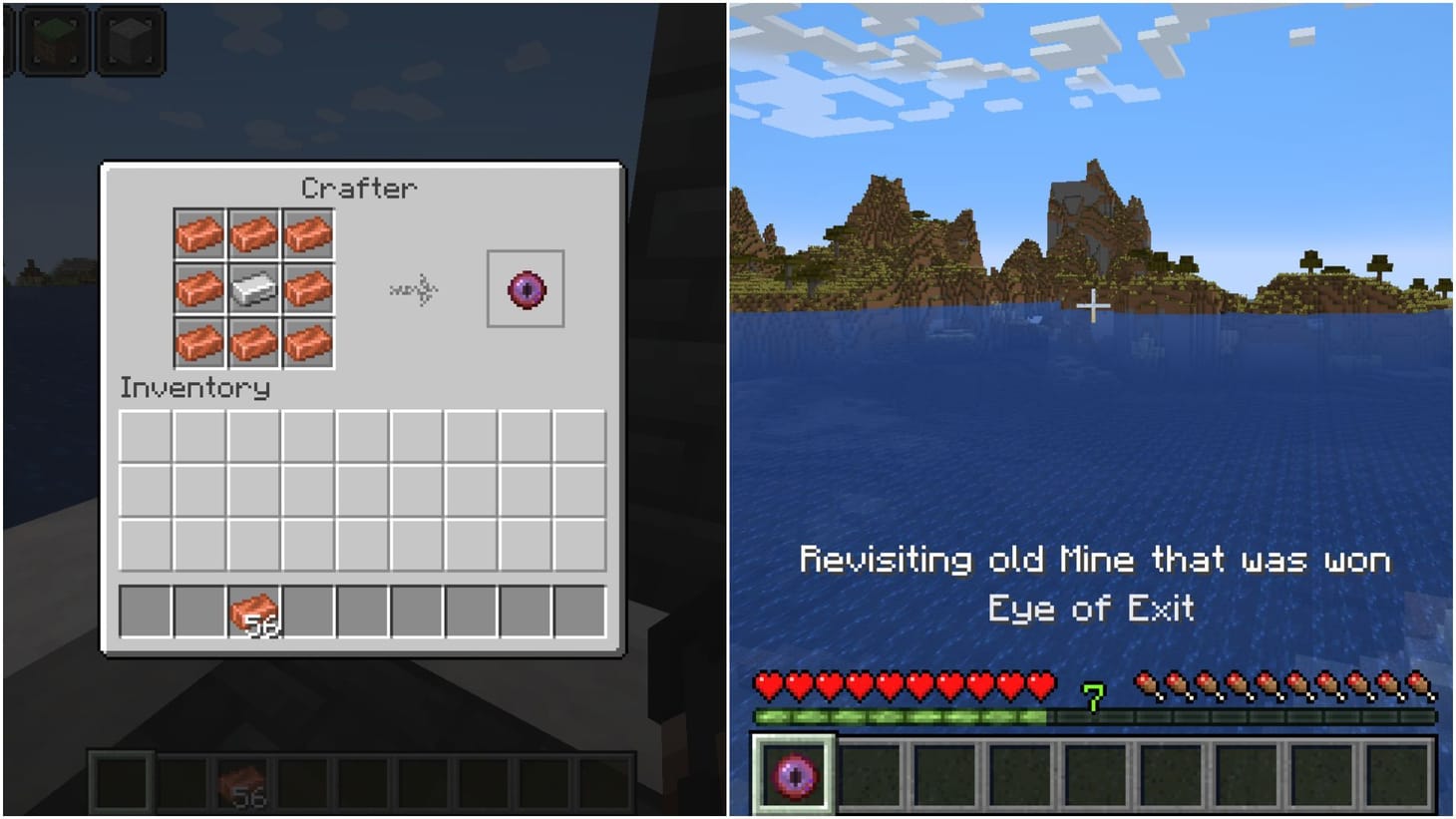The width and height of the screenshot is (1456, 819).
Task: Open the gray cube tab at top-left
Action: point(129,40)
